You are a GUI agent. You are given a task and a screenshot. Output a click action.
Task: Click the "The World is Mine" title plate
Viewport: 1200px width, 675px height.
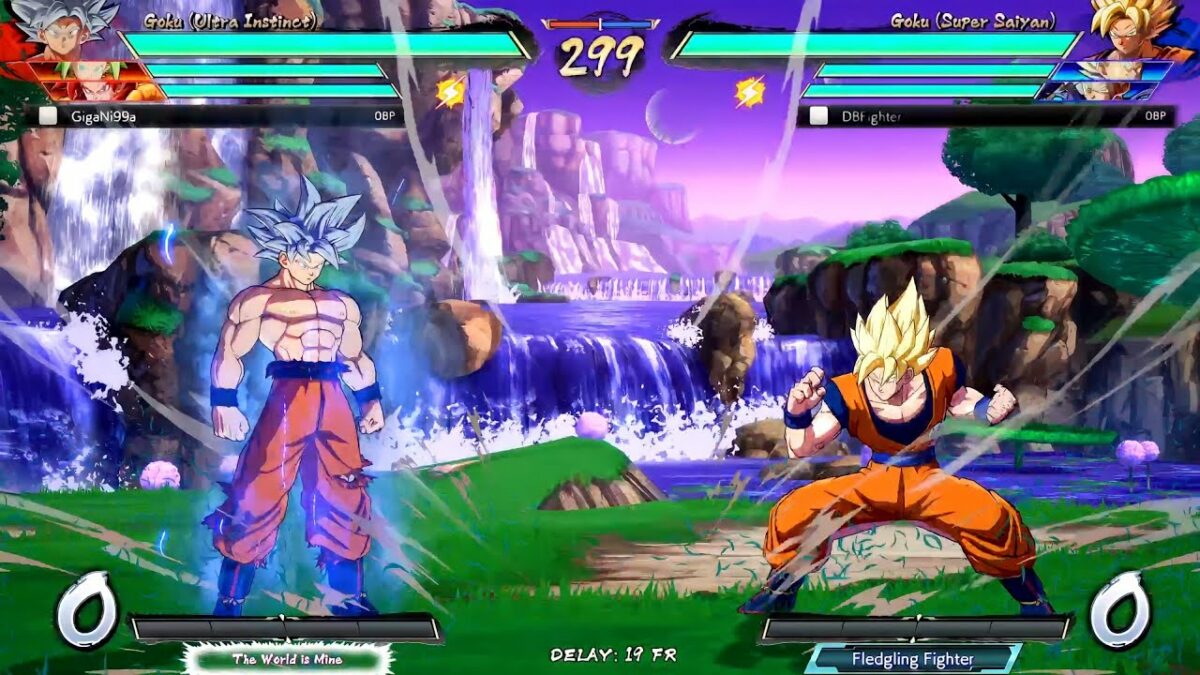287,659
